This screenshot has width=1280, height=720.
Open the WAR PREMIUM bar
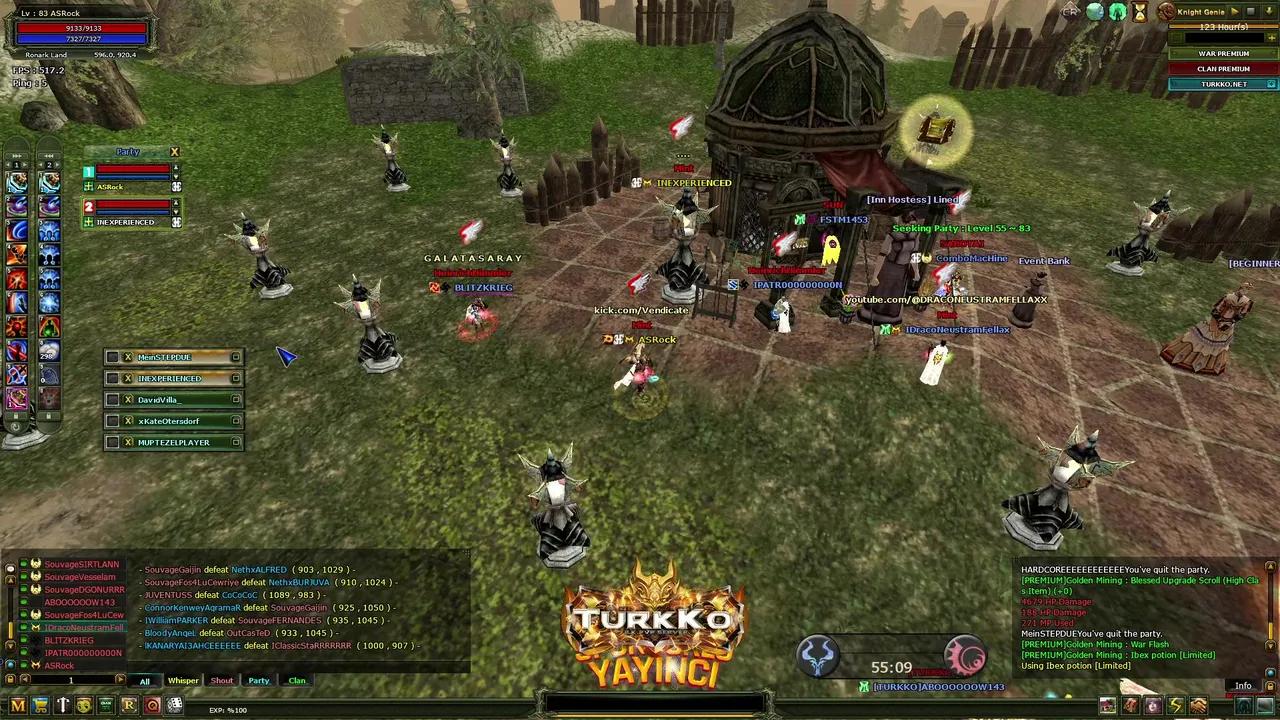coord(1223,54)
